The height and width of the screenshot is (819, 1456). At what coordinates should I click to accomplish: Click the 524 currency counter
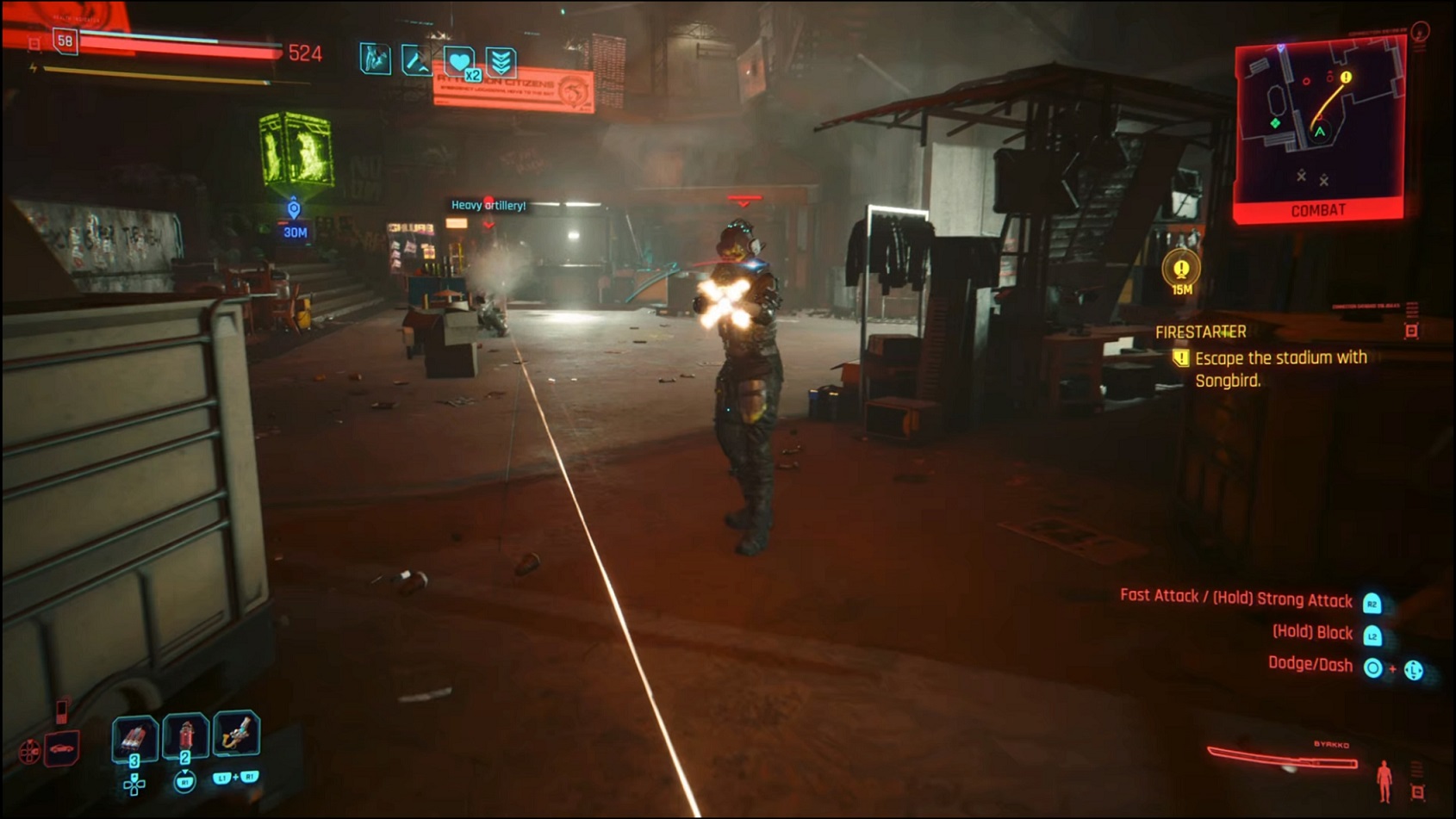[307, 53]
